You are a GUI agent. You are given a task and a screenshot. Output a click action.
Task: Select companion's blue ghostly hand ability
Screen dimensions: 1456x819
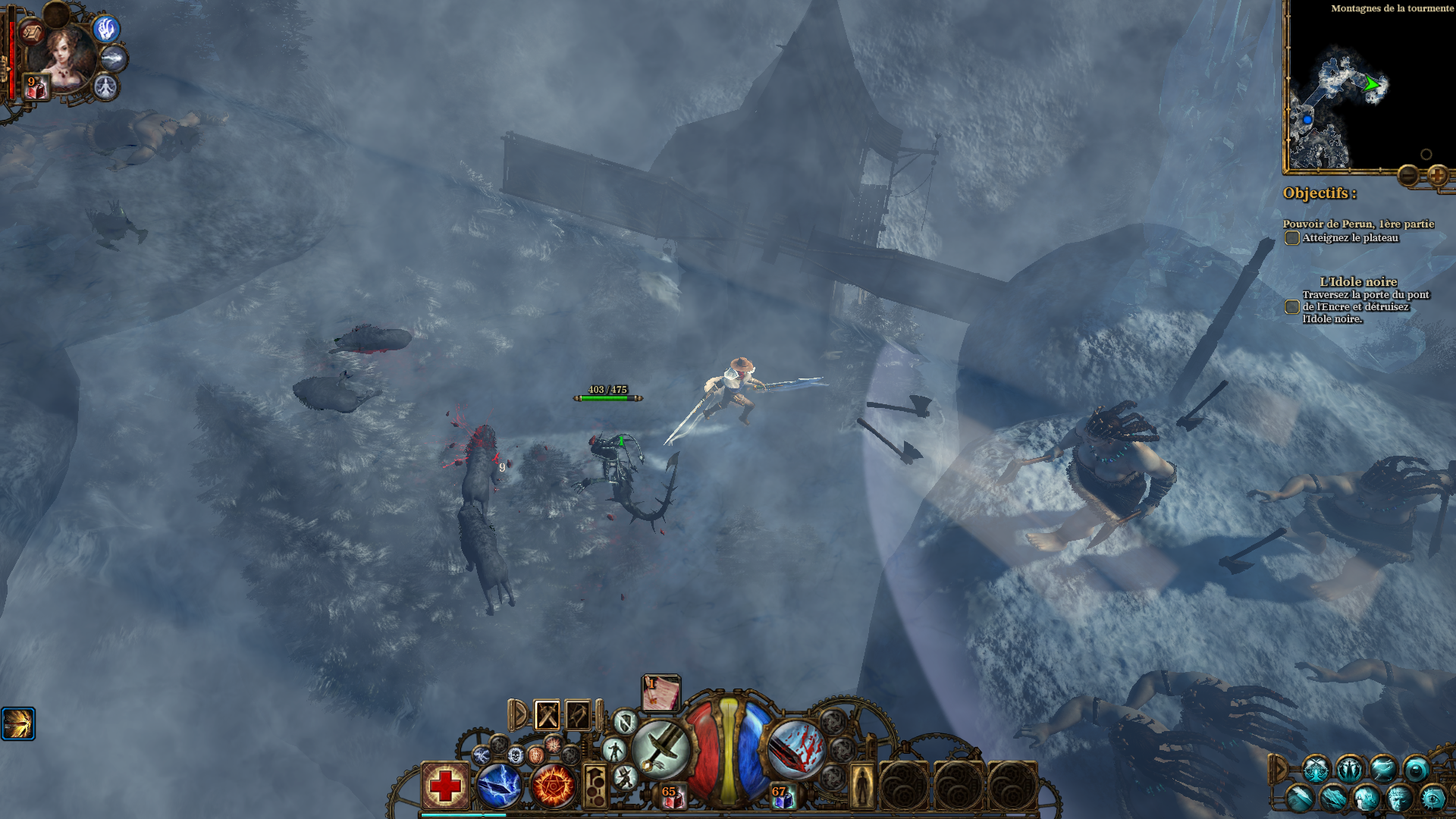106,29
